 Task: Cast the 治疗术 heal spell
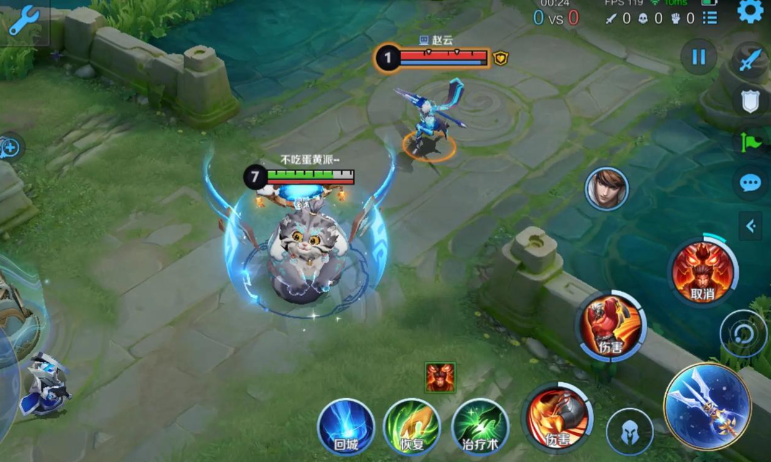[480, 426]
